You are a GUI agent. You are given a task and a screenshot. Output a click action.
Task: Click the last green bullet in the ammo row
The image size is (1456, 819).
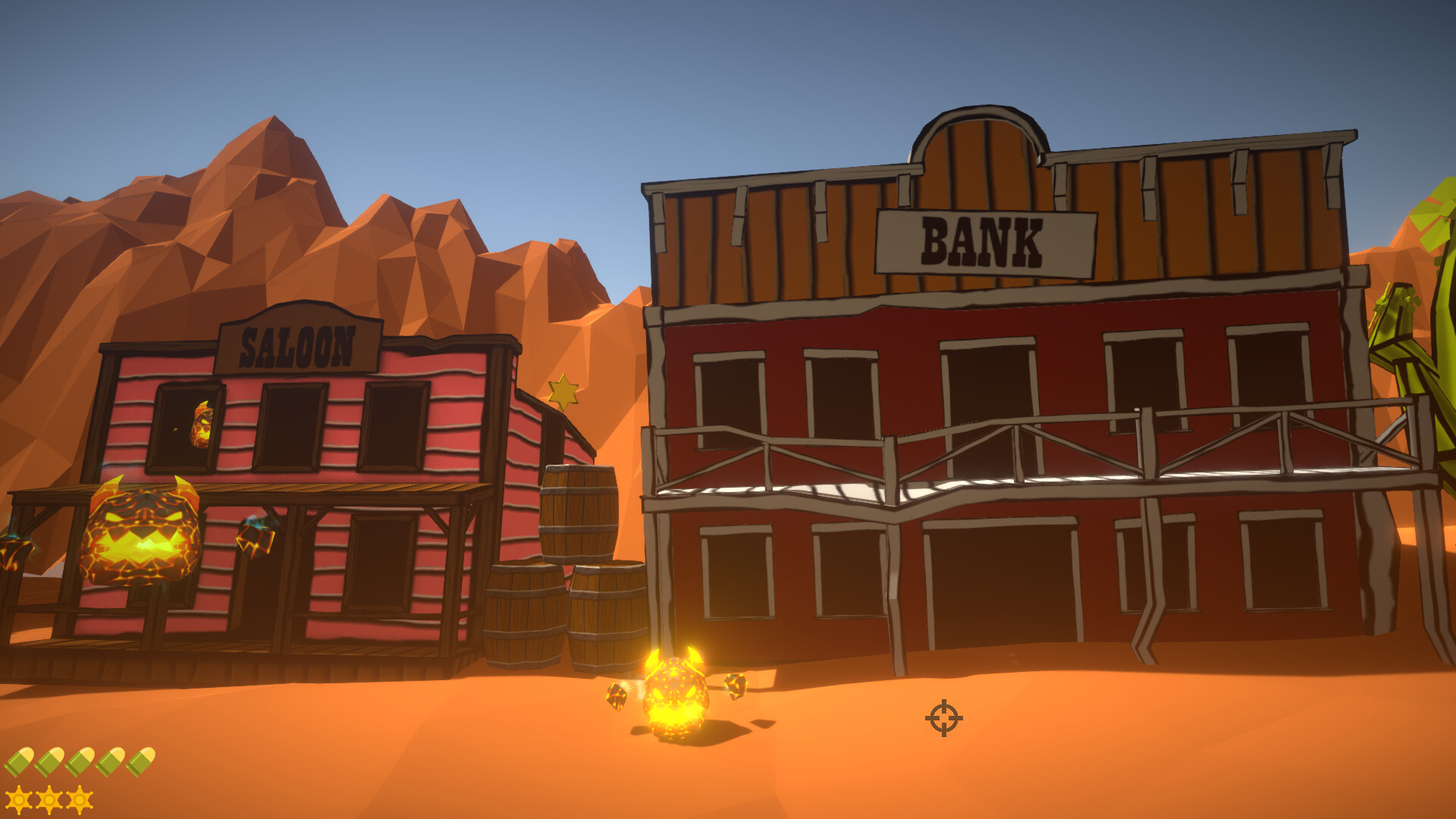(x=141, y=762)
